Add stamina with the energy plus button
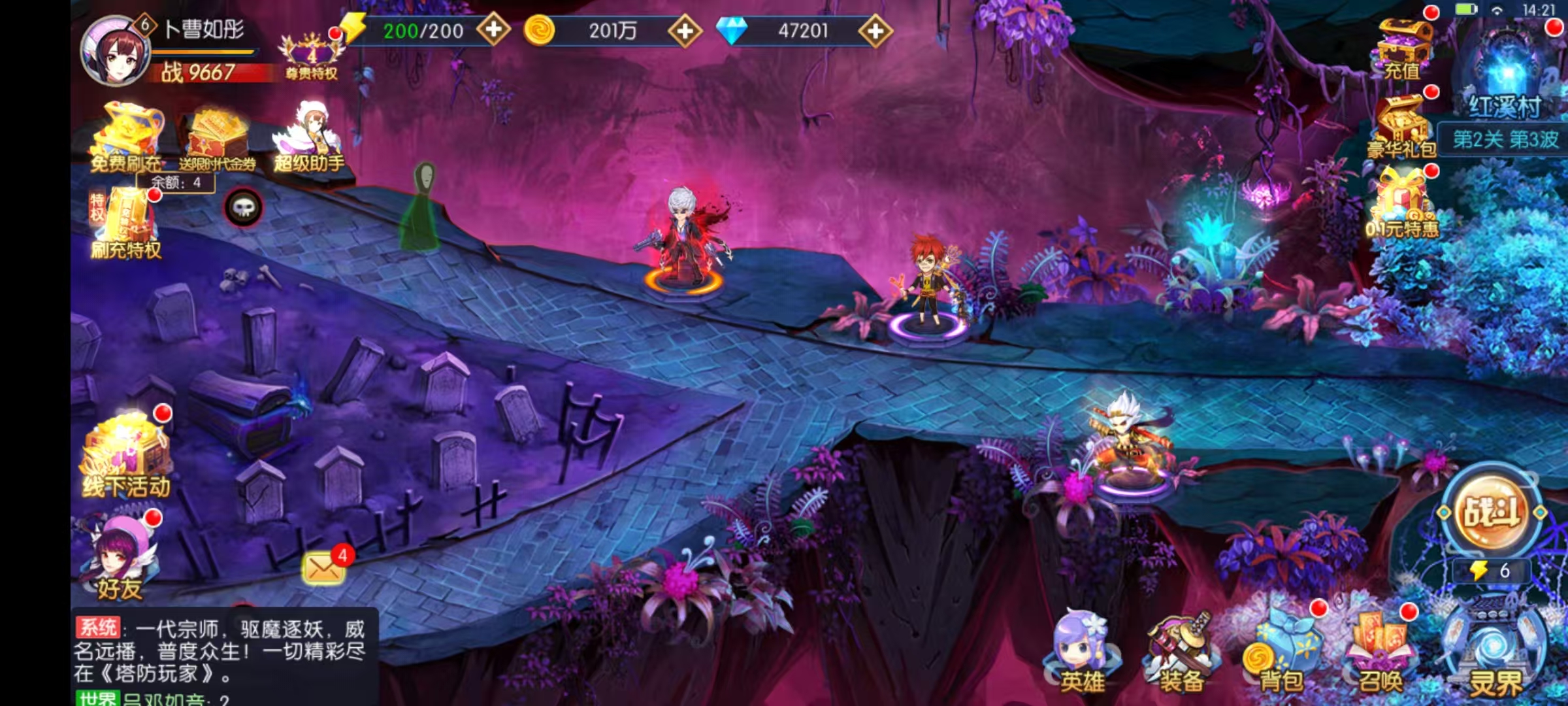The height and width of the screenshot is (706, 1568). 493,30
